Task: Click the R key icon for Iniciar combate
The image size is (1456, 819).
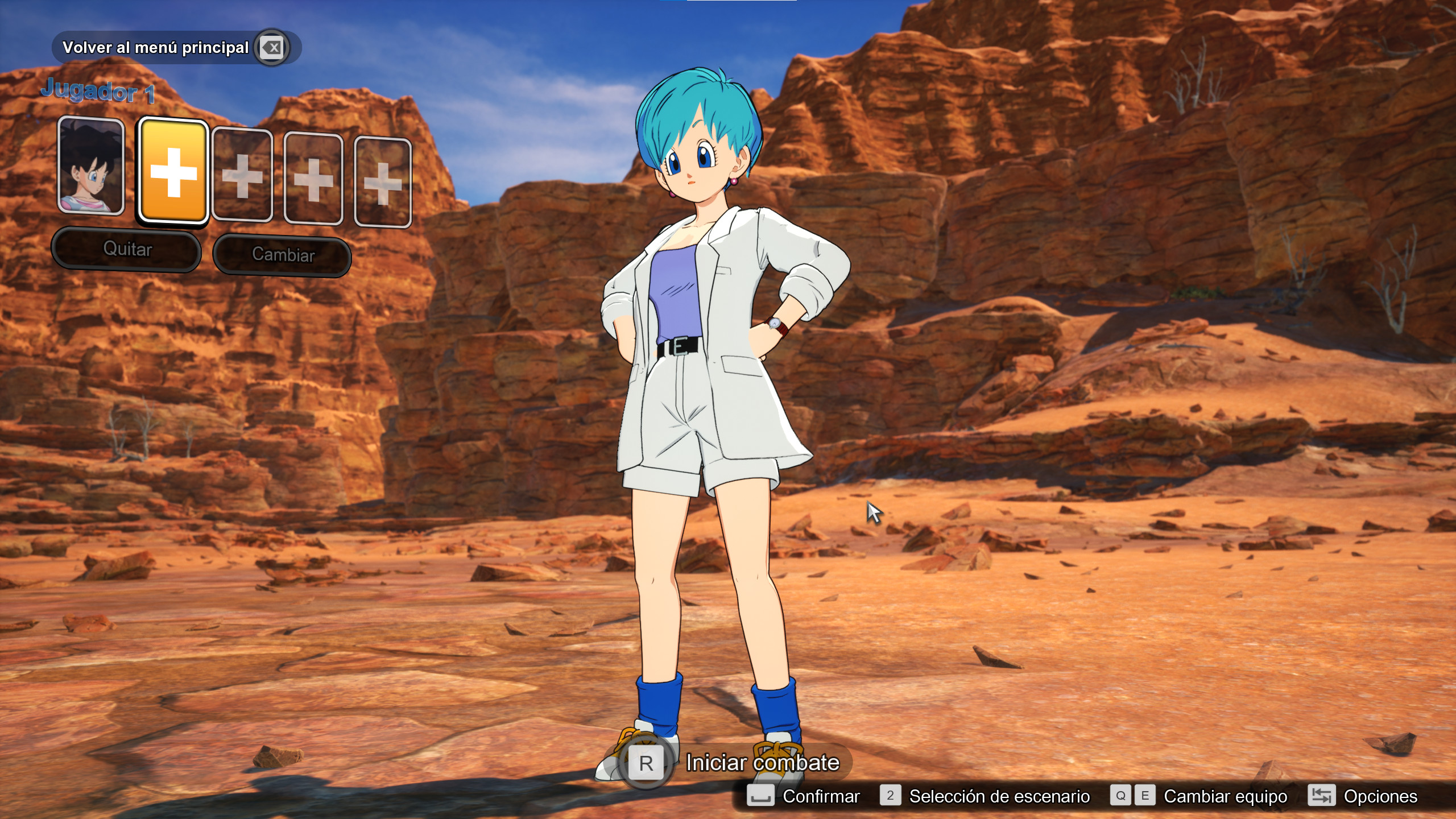Action: point(646,762)
